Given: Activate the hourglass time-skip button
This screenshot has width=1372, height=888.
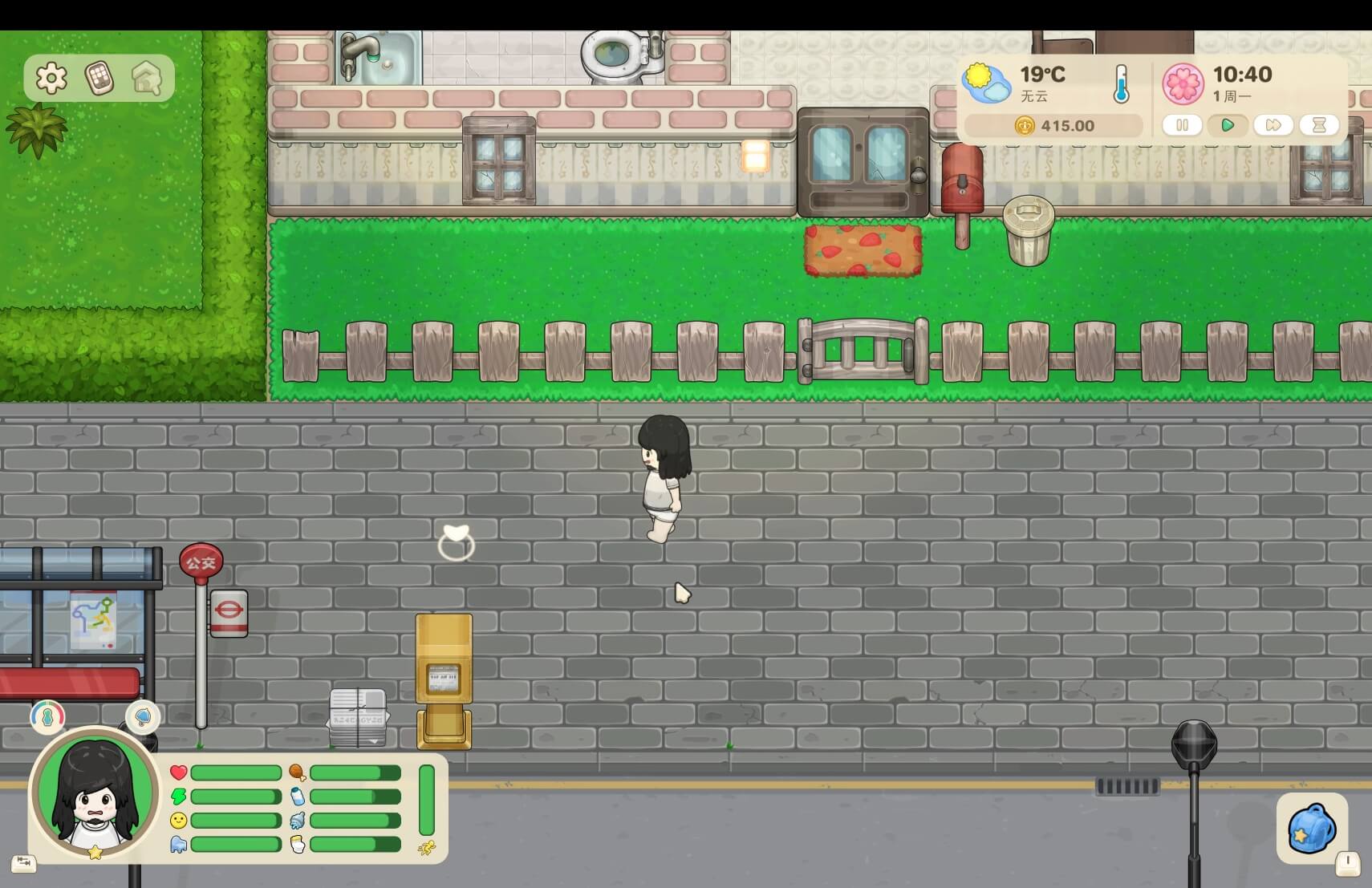Looking at the screenshot, I should [x=1319, y=125].
